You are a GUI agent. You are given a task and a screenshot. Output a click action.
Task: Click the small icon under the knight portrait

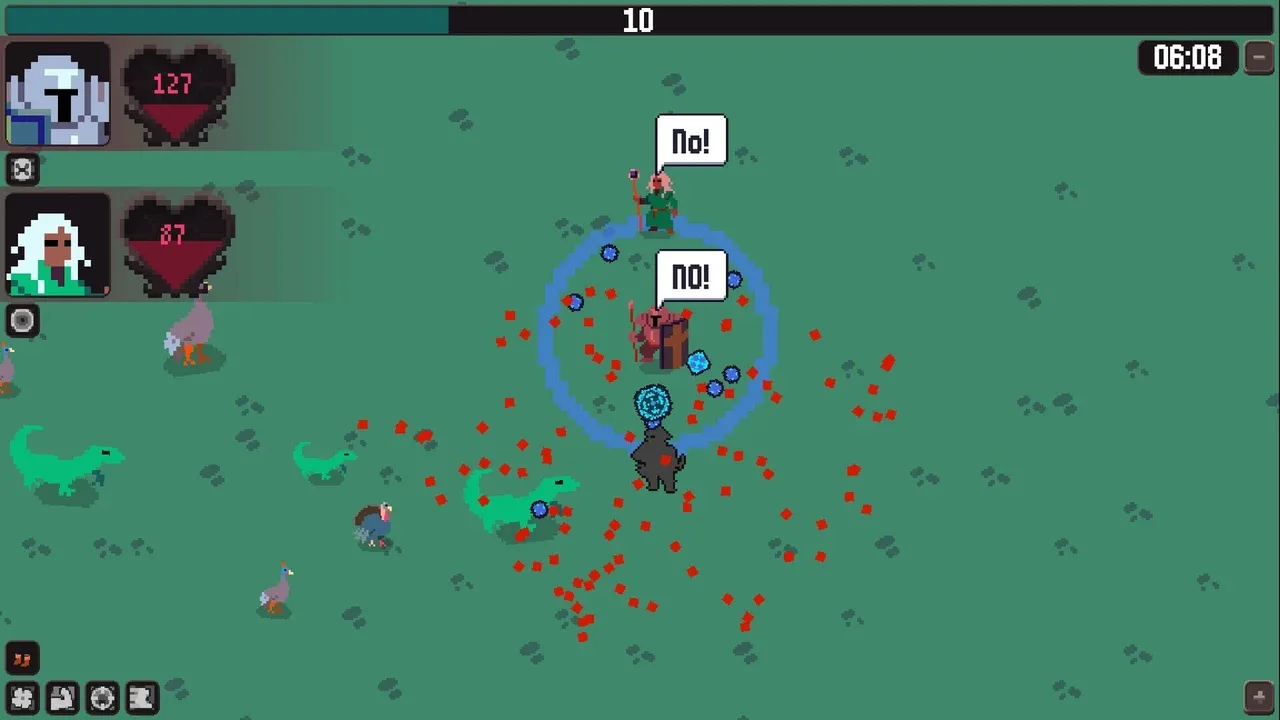point(22,169)
